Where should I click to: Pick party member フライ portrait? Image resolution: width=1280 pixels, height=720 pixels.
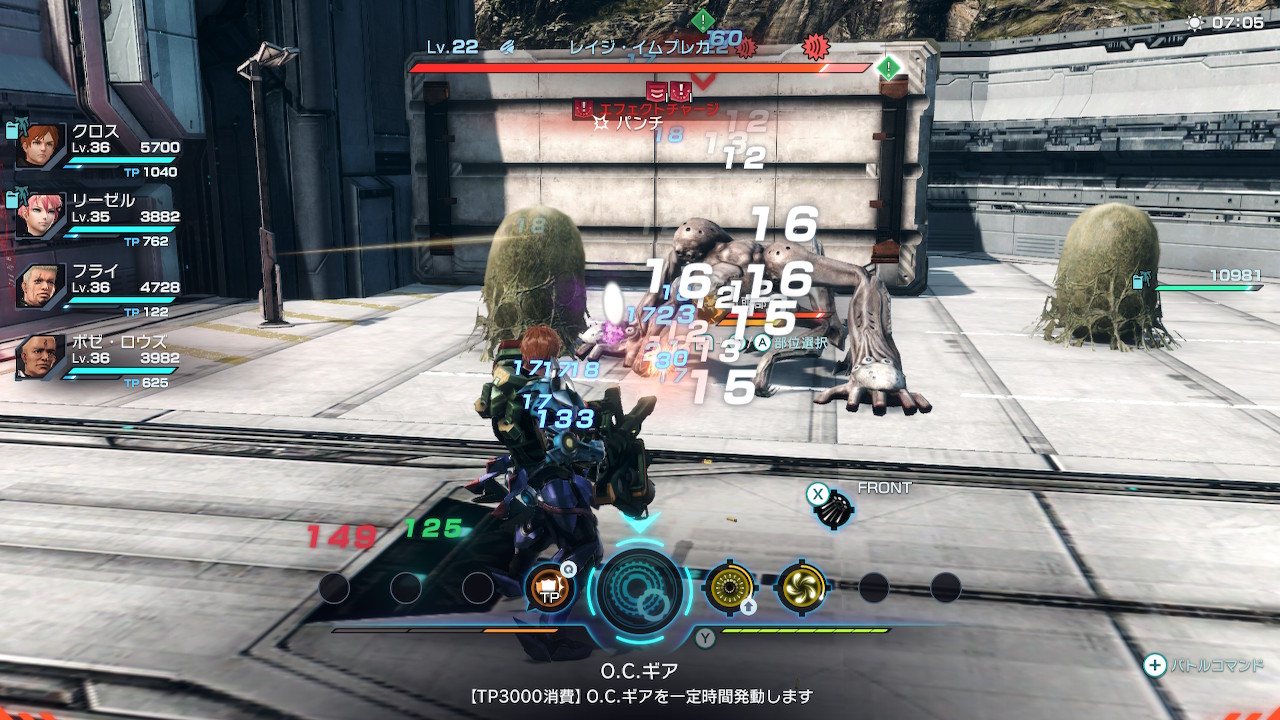coord(41,285)
